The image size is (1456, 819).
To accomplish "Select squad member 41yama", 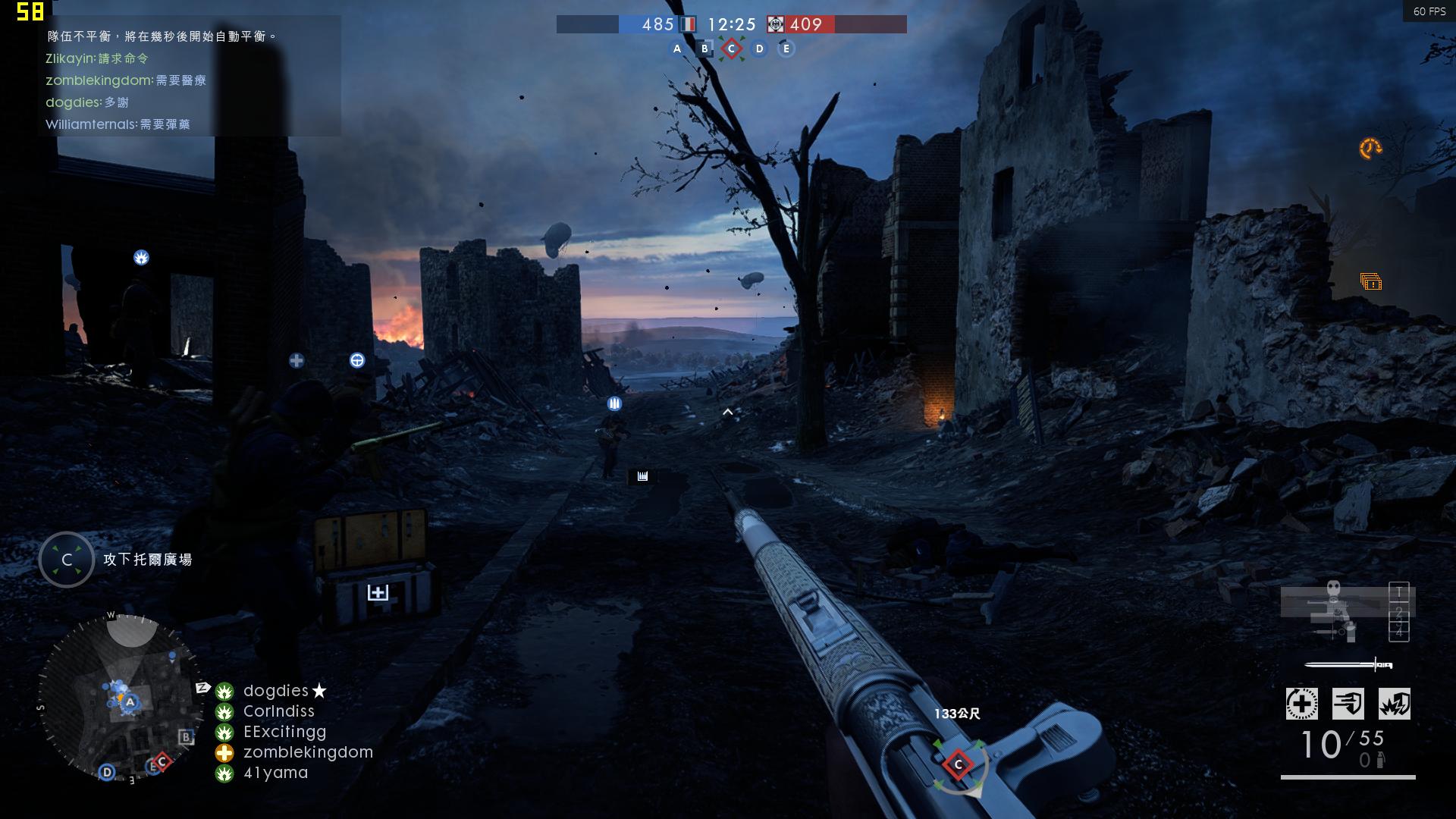I will click(x=275, y=773).
